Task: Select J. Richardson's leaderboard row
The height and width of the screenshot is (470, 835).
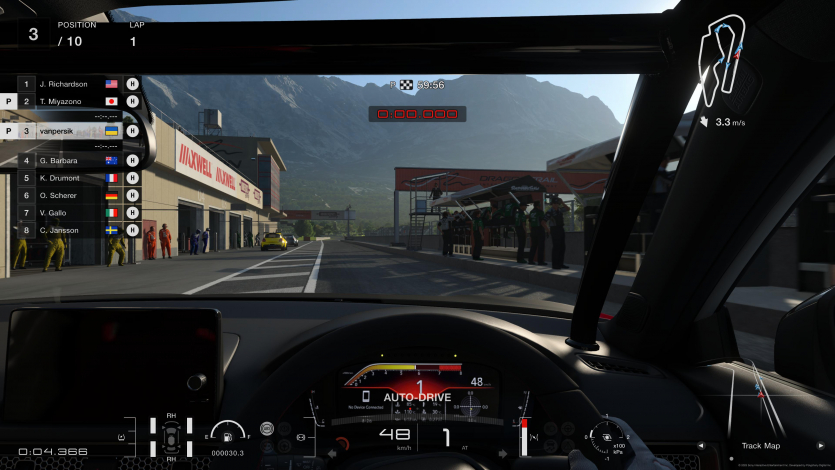Action: 70,84
